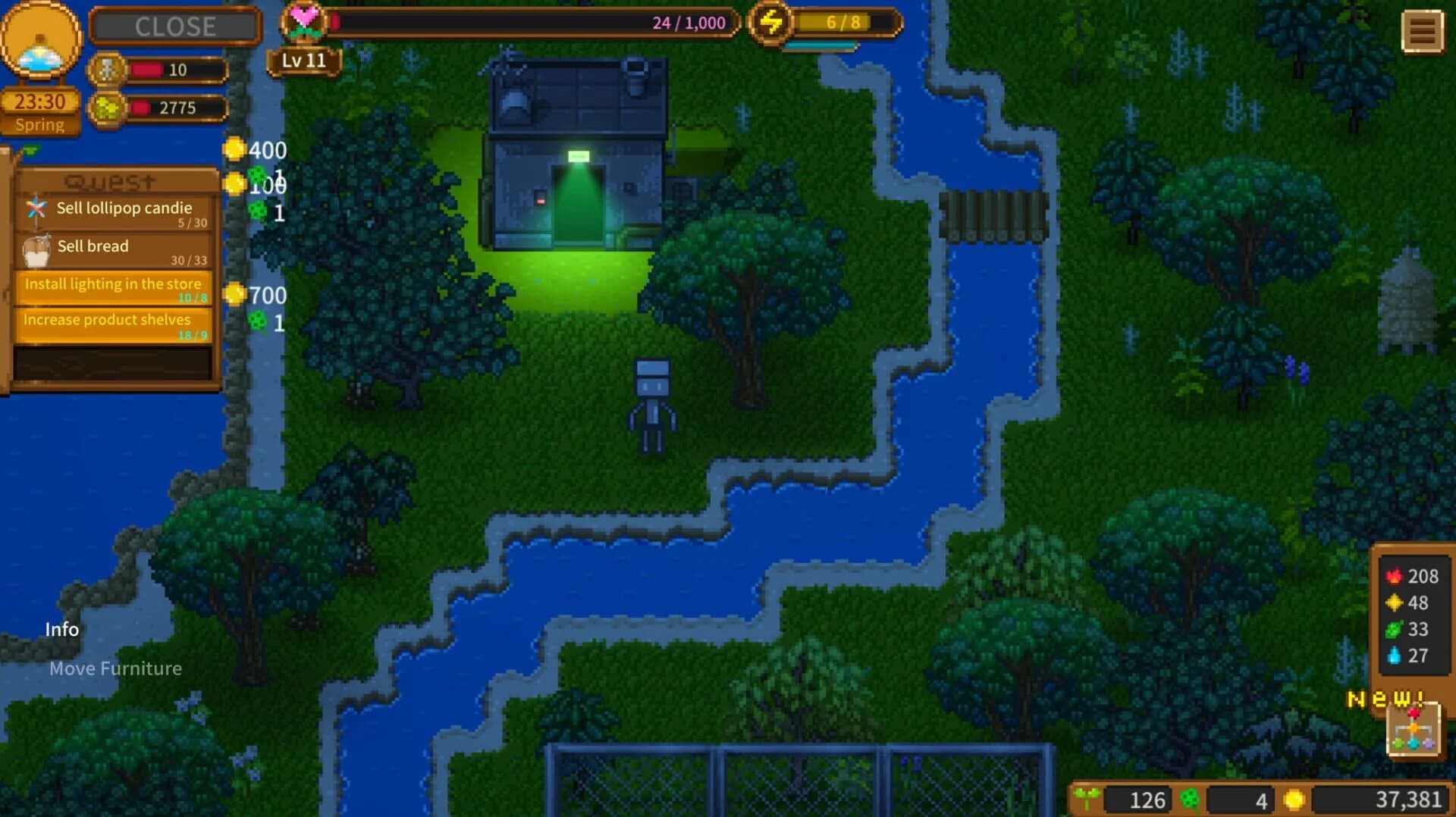Select the lightning energy bolt icon
The width and height of the screenshot is (1456, 817).
(x=770, y=23)
